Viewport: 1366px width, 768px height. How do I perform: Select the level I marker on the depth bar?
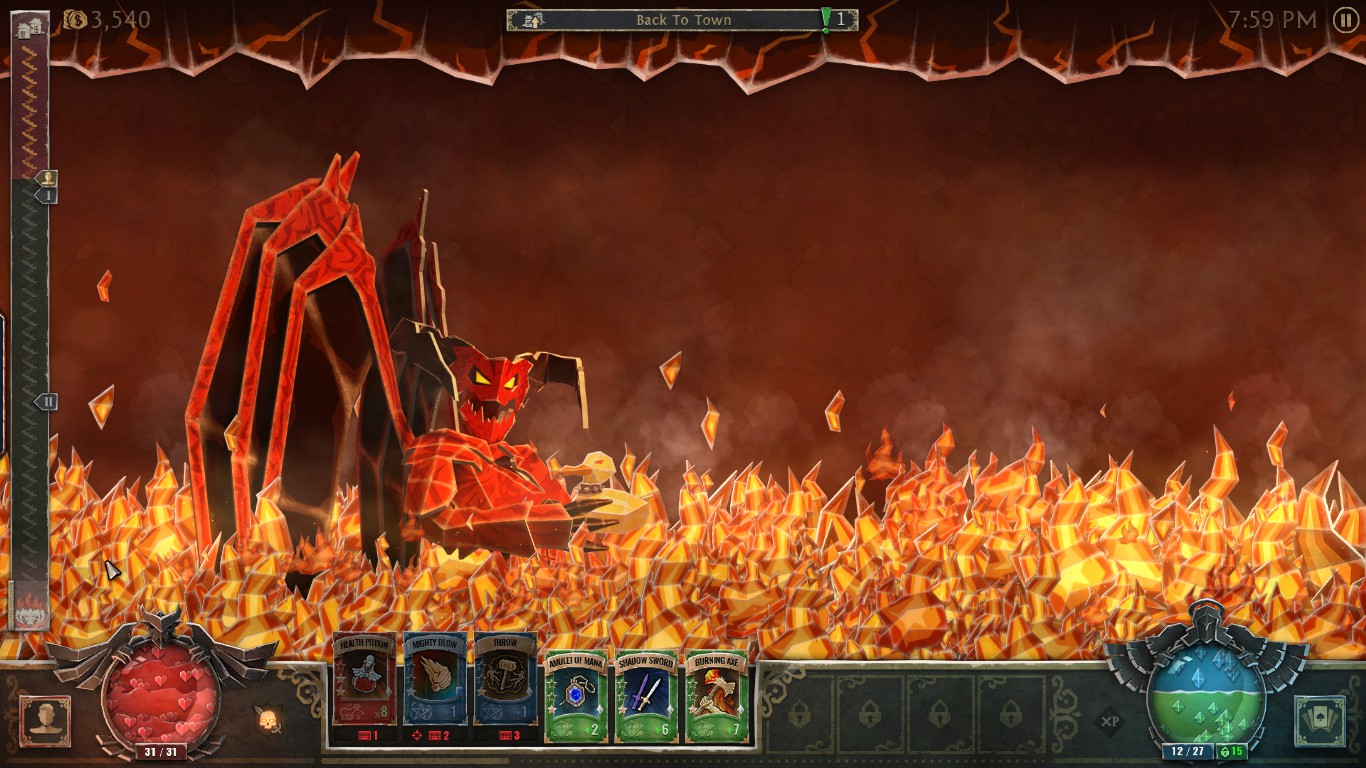[47, 196]
